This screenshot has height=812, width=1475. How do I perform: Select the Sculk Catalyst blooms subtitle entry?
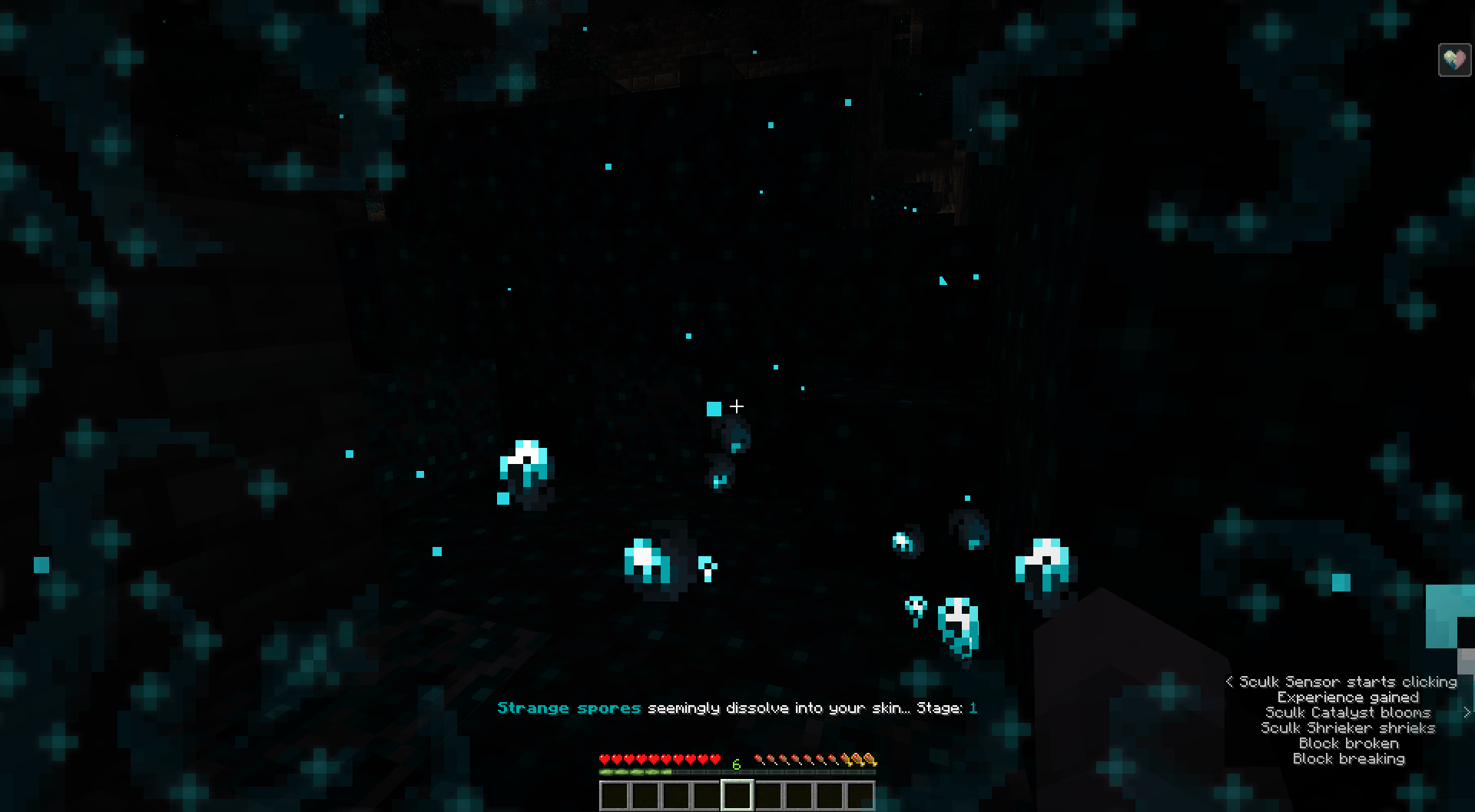[1348, 713]
